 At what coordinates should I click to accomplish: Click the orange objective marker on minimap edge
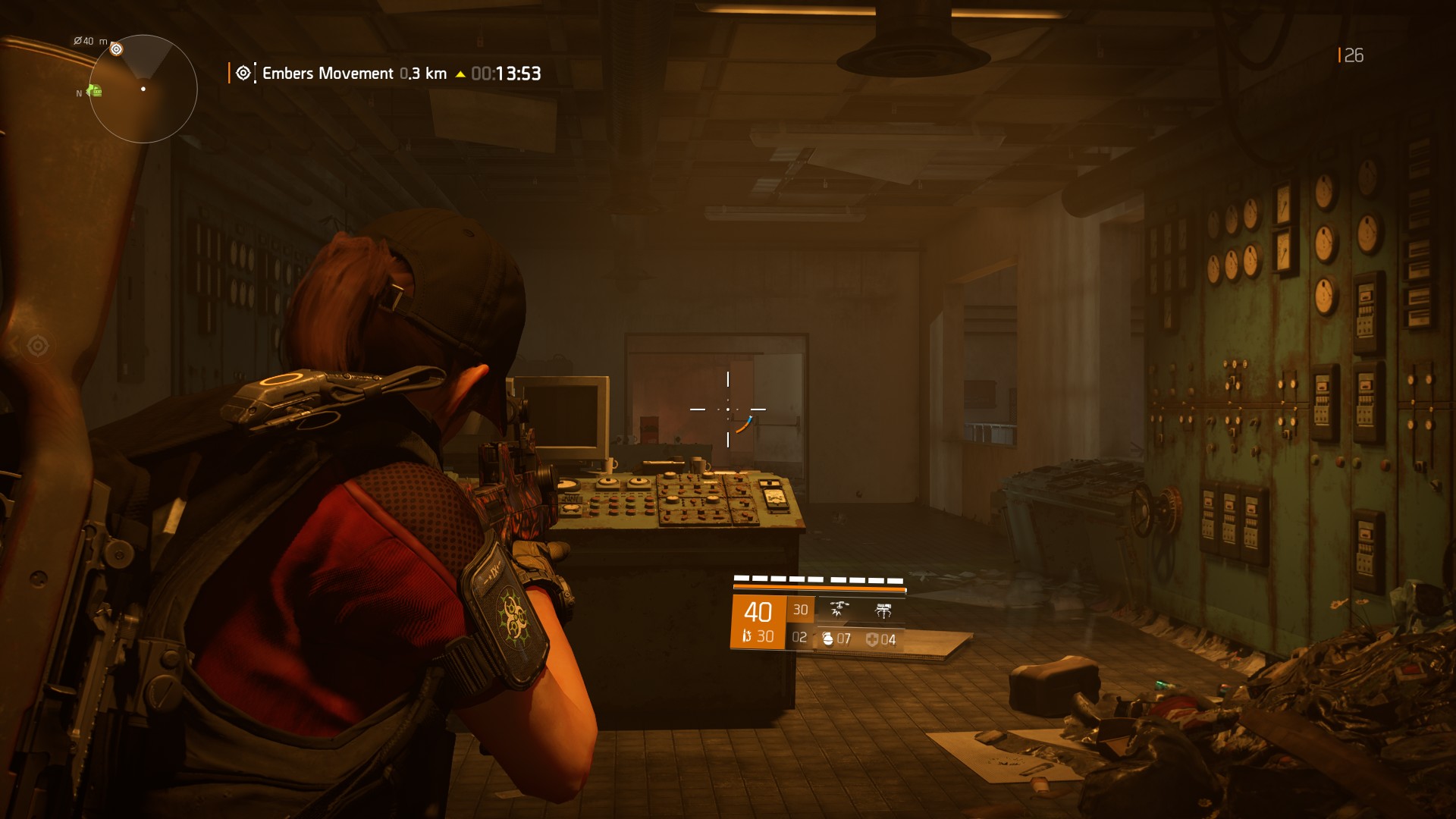point(116,49)
